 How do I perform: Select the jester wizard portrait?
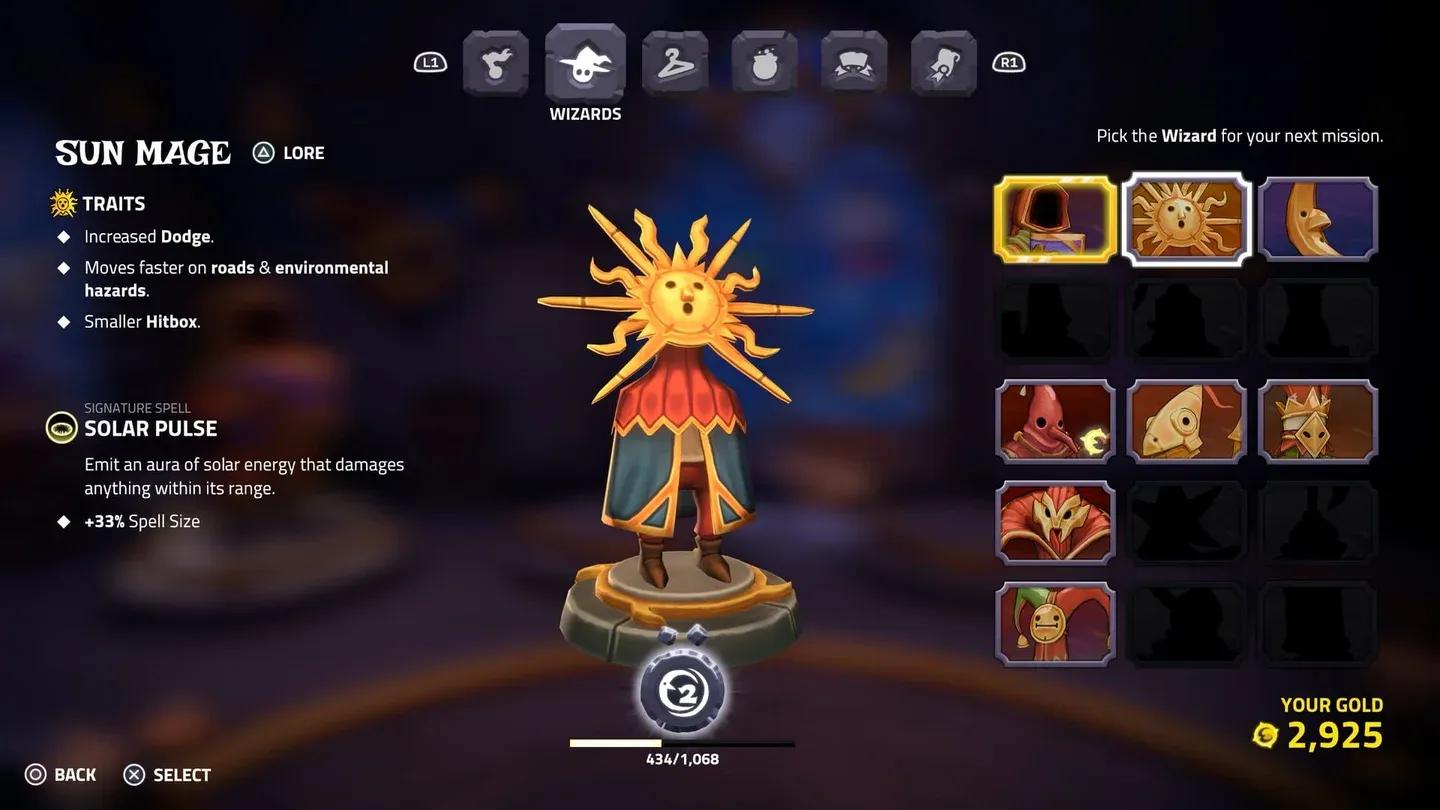coord(1055,622)
